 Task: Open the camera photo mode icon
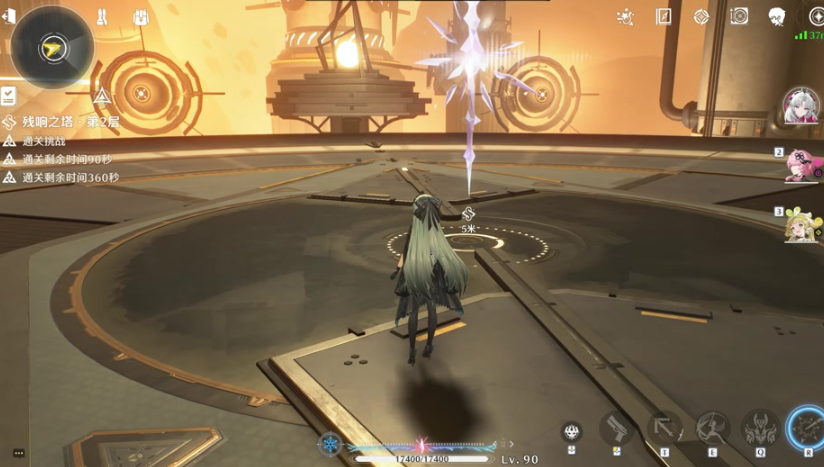[x=739, y=16]
